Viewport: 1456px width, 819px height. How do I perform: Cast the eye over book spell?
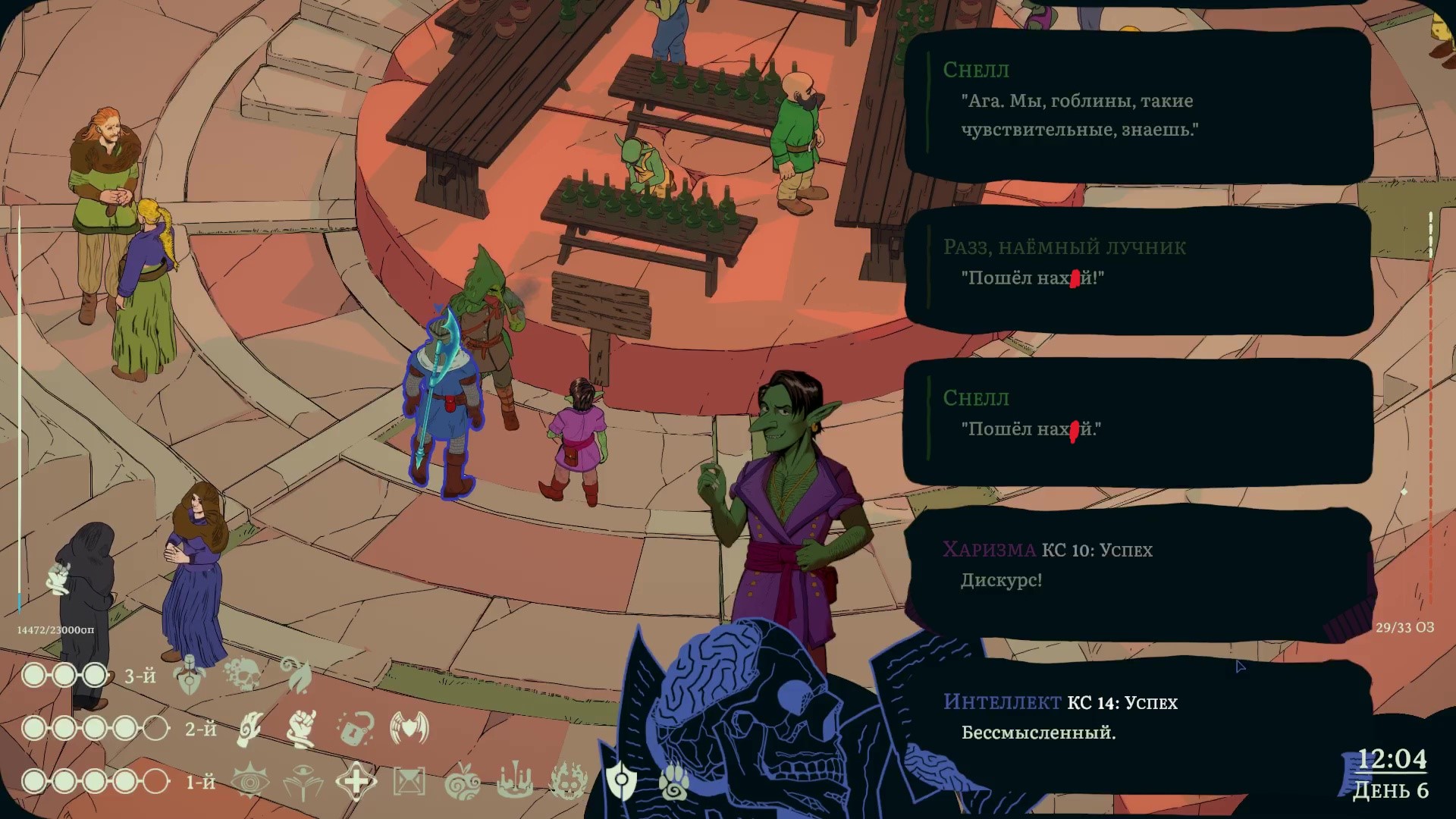303,782
